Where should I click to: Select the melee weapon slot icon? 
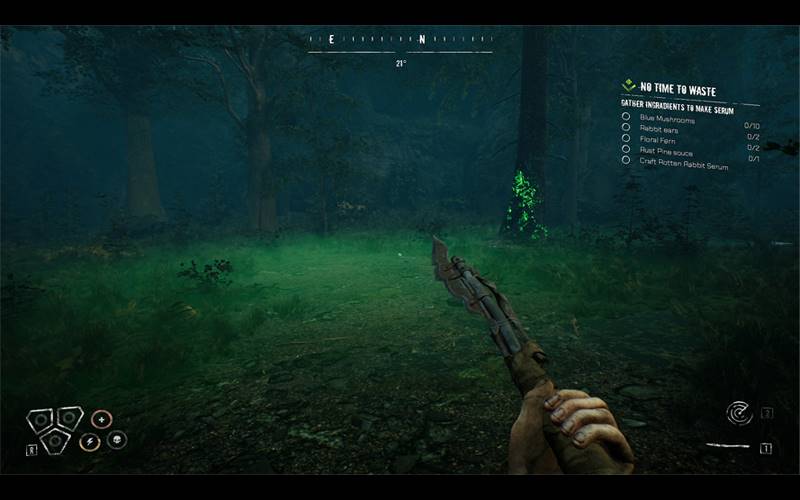point(728,445)
